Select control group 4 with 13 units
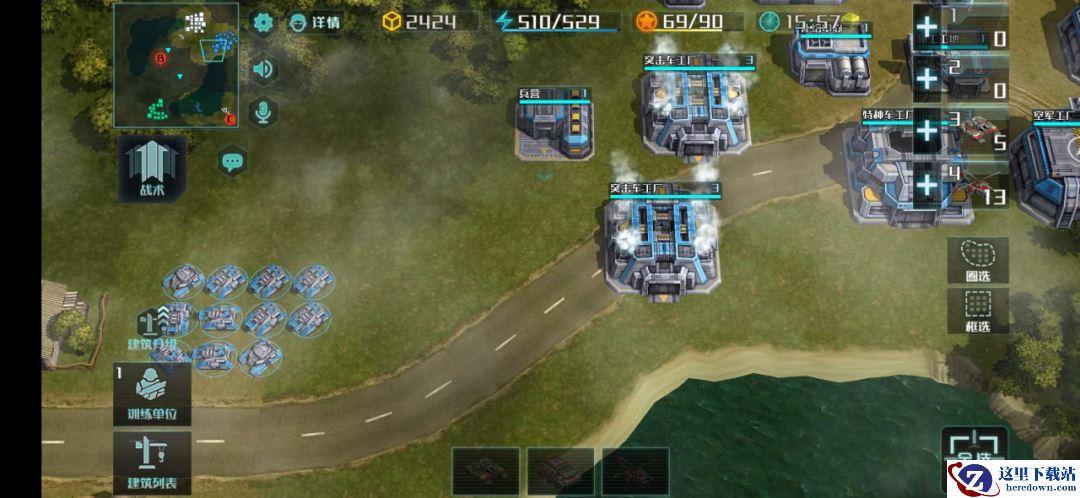This screenshot has width=1080, height=498. click(960, 186)
